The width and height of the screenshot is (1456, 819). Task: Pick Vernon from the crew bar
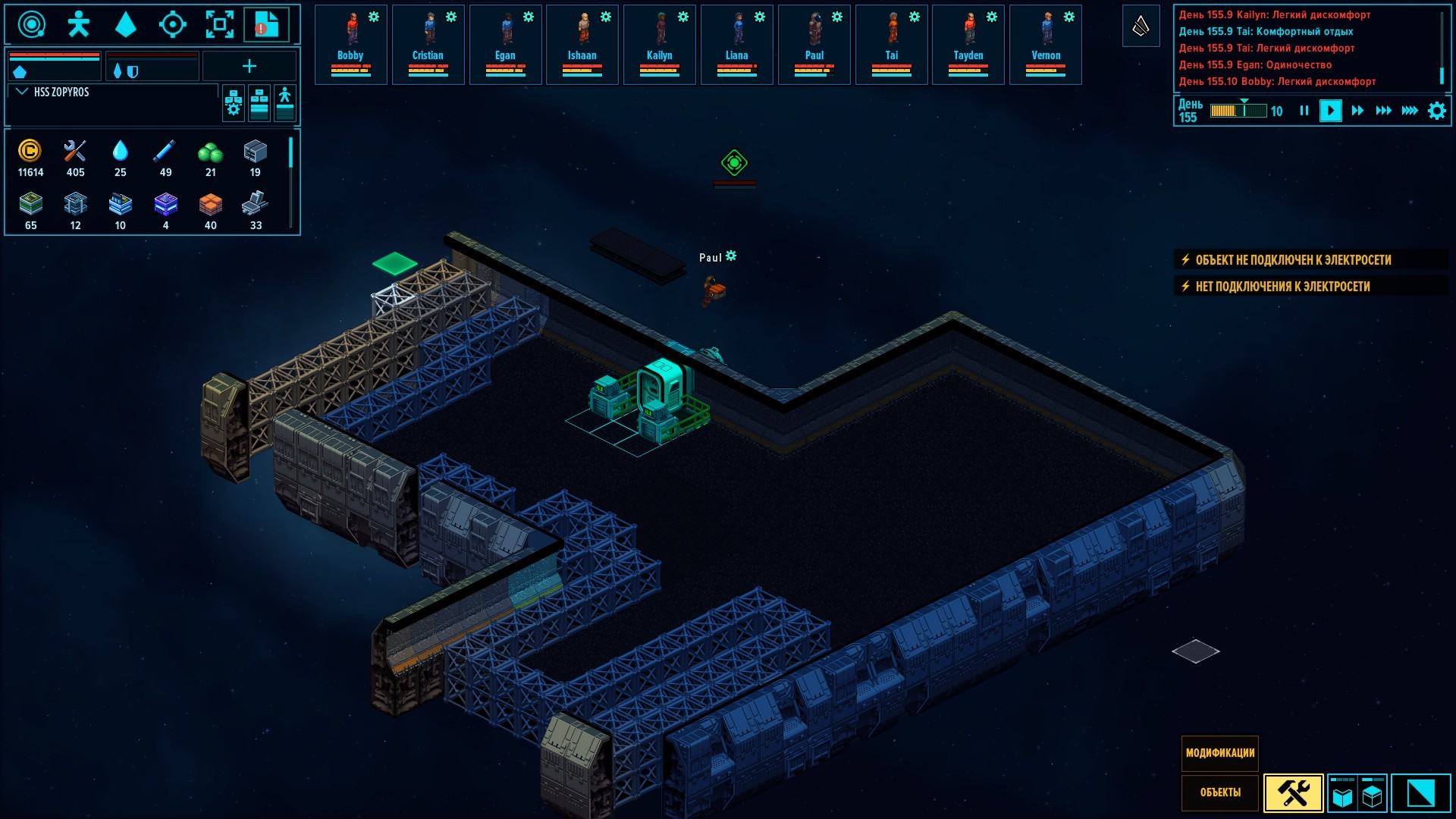(1046, 44)
